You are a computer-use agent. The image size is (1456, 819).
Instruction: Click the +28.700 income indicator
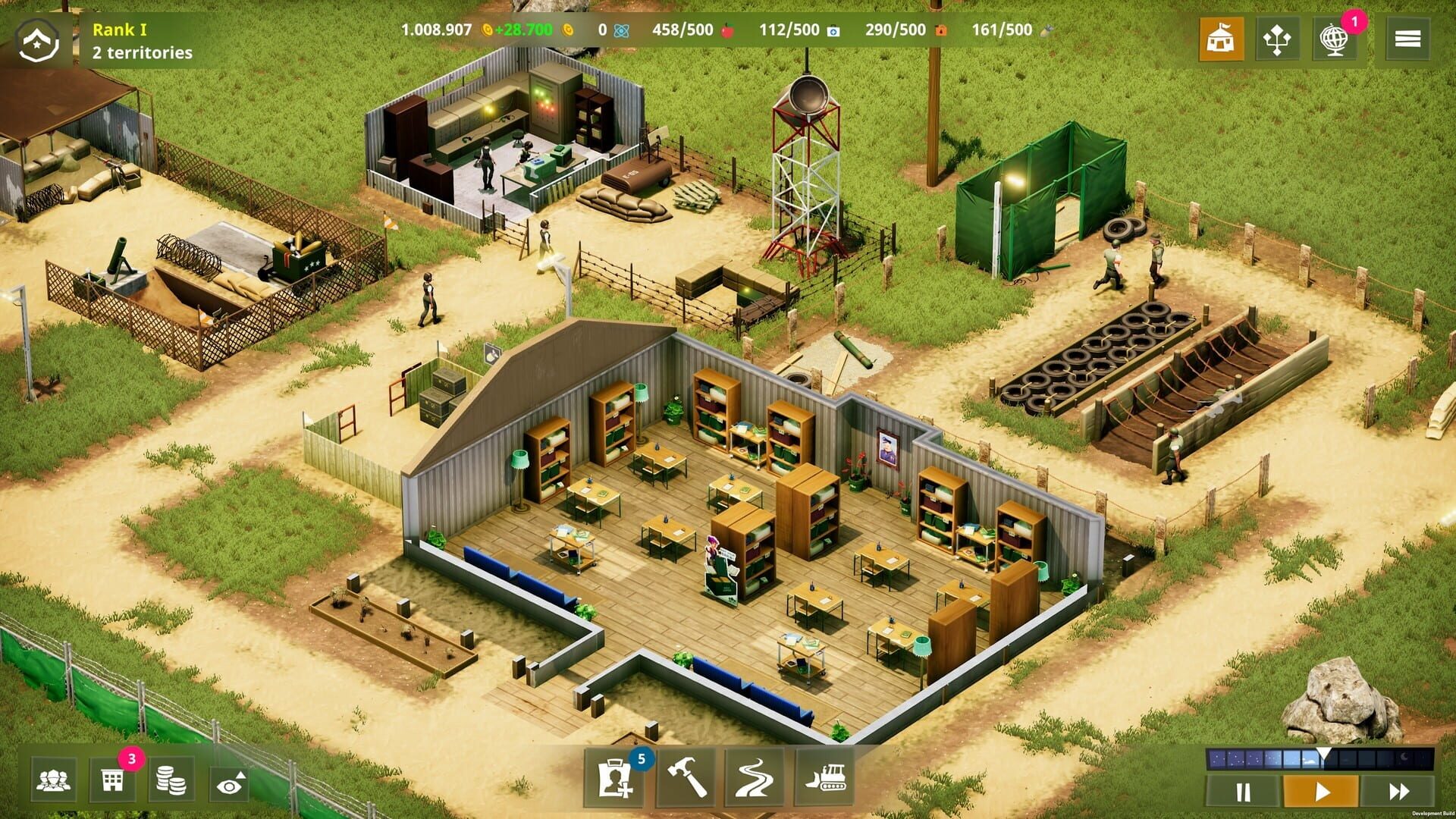click(x=522, y=30)
